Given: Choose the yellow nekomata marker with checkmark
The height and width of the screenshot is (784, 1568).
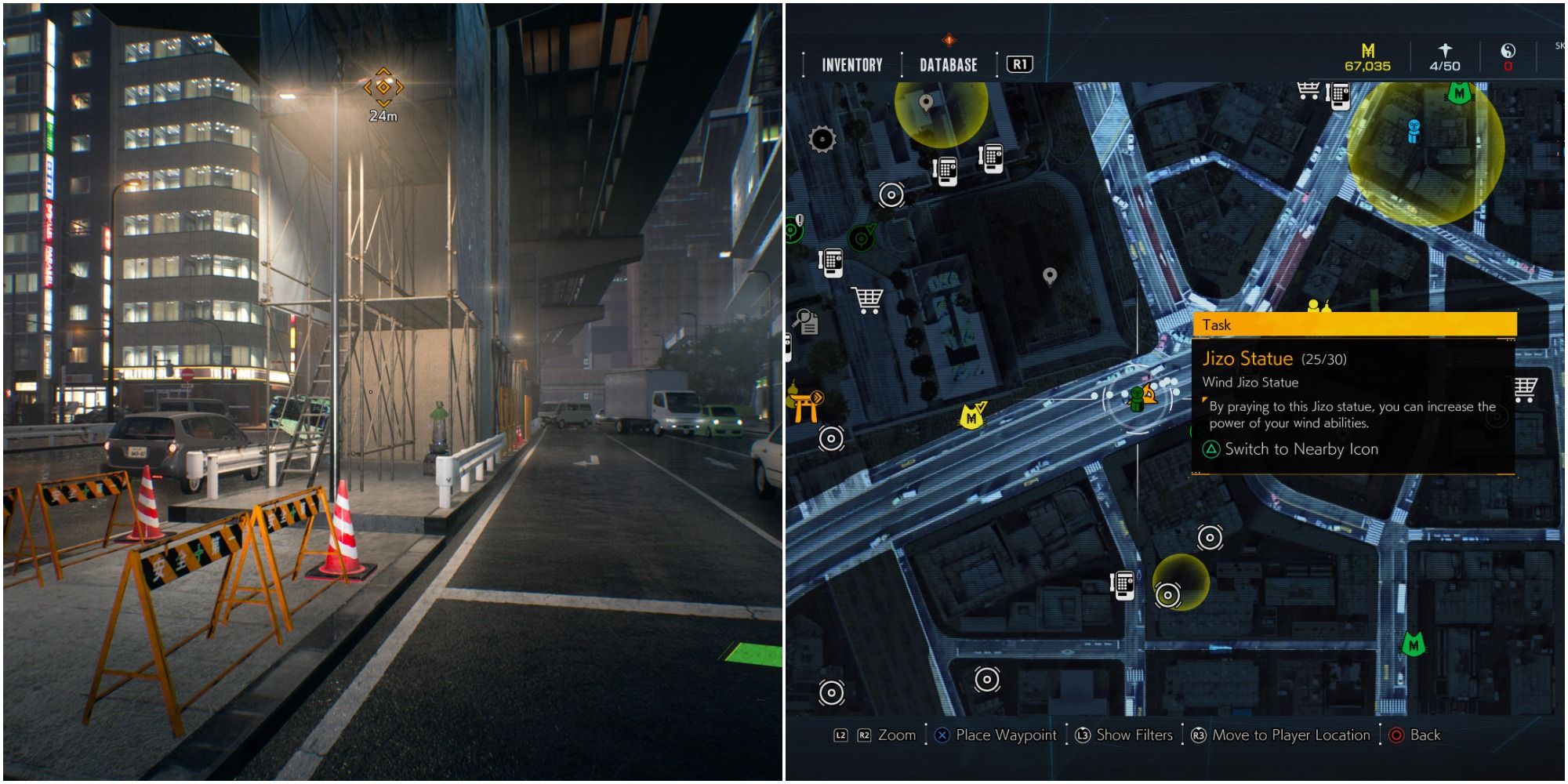Looking at the screenshot, I should (973, 416).
